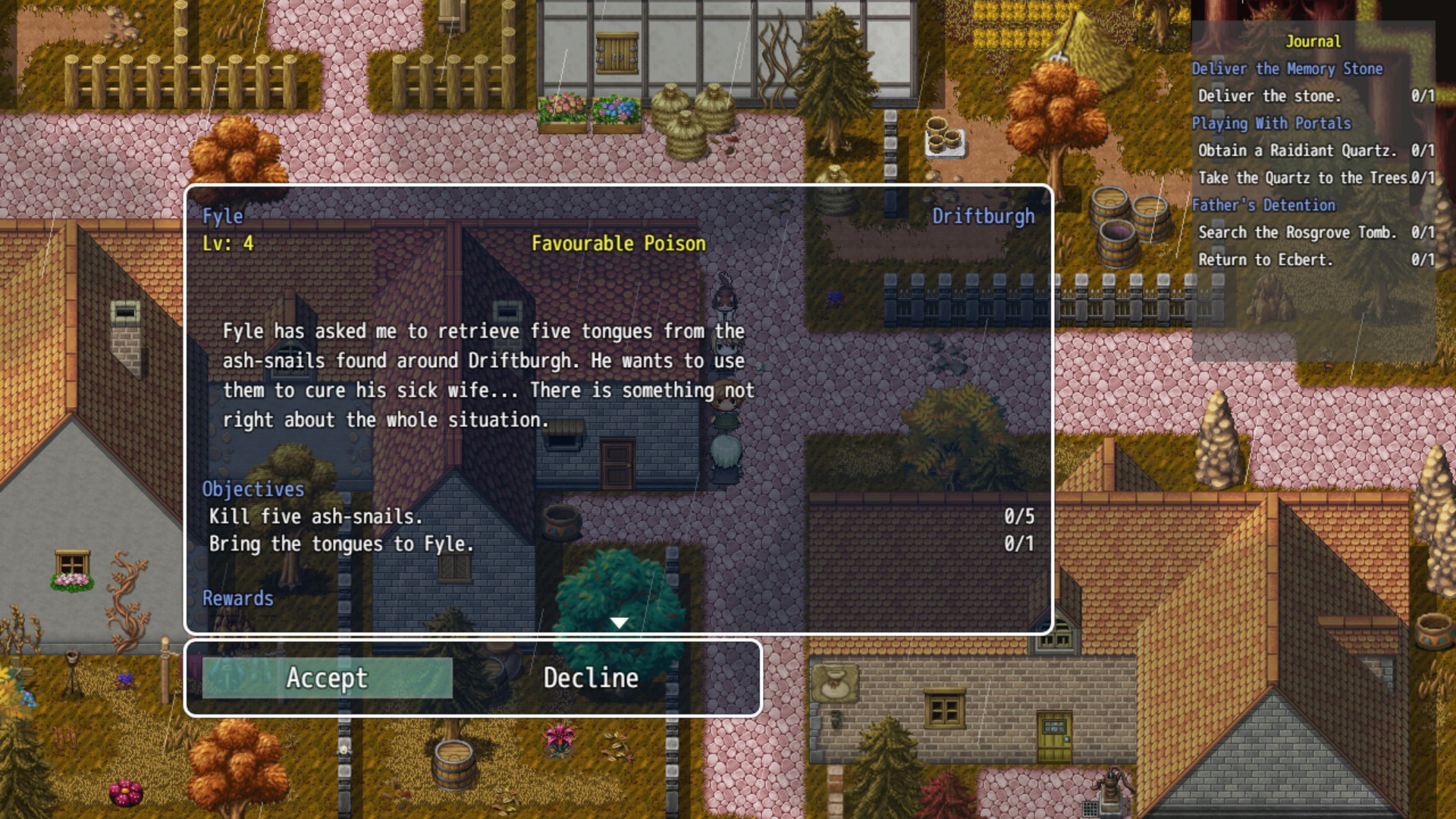This screenshot has height=819, width=1456.
Task: Accept the Favourable Poison quest
Action: tap(327, 678)
